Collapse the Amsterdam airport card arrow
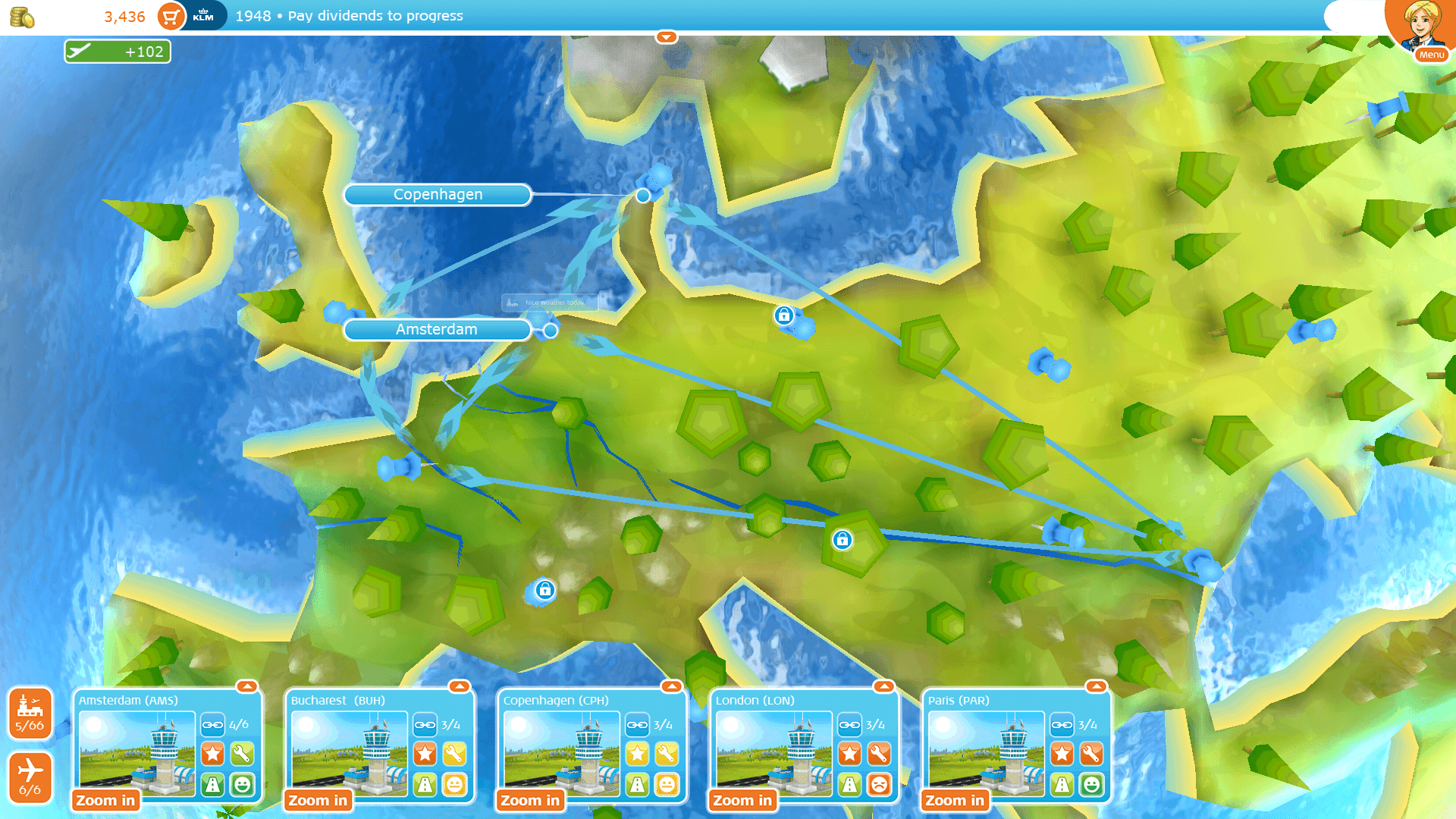This screenshot has width=1456, height=819. point(247,686)
